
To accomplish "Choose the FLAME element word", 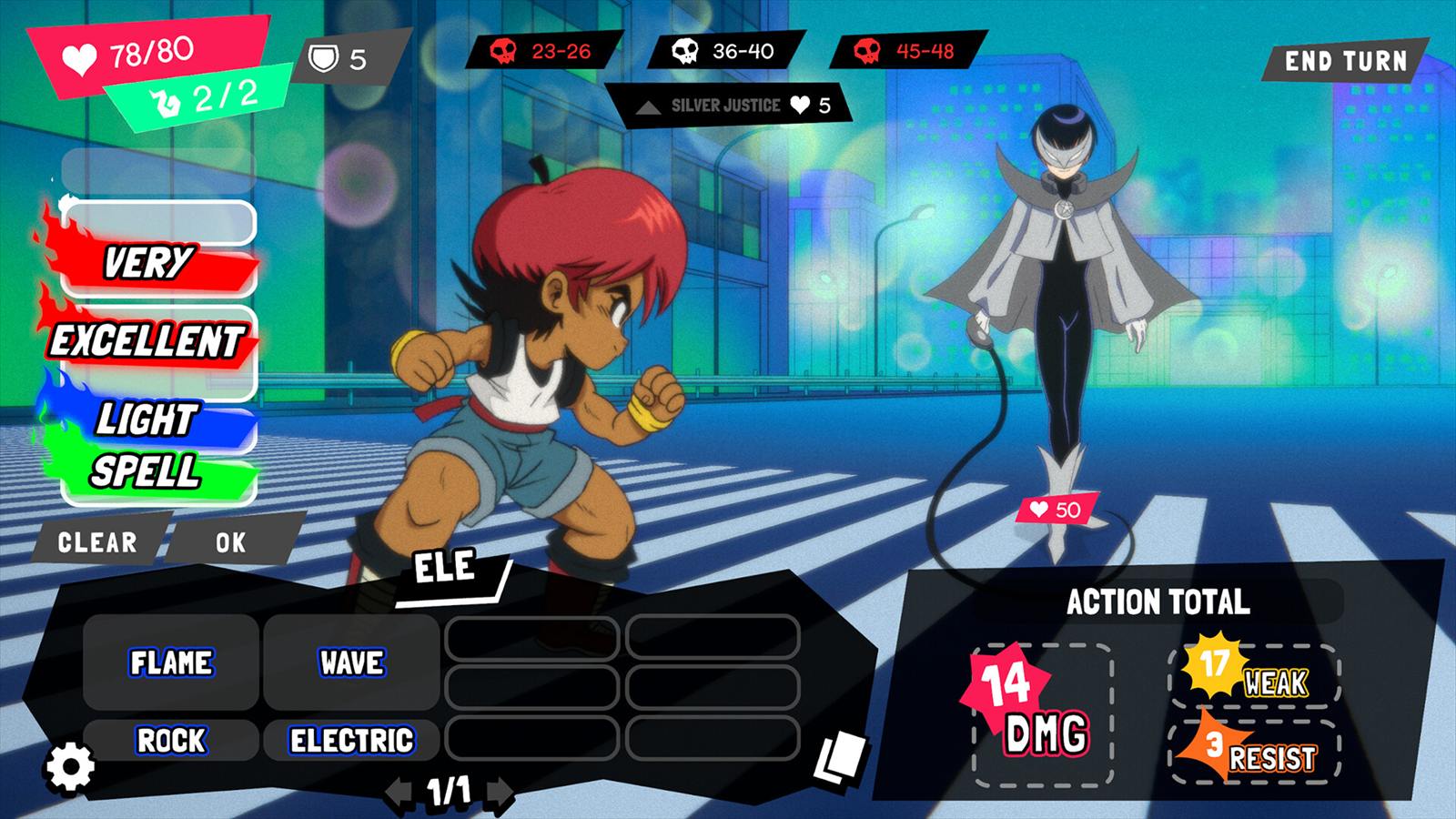I will tap(171, 662).
